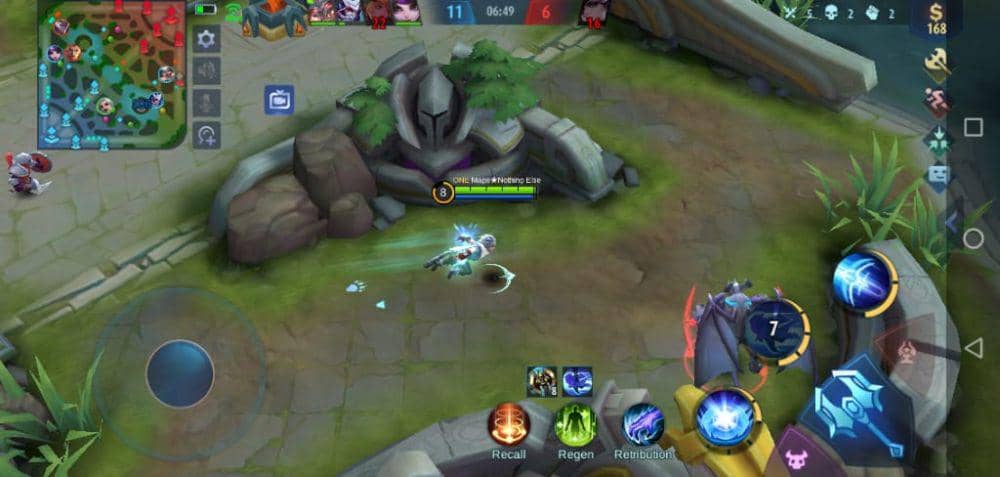The height and width of the screenshot is (477, 1000).
Task: Toggle the speaker voice chat icon
Action: 206,71
